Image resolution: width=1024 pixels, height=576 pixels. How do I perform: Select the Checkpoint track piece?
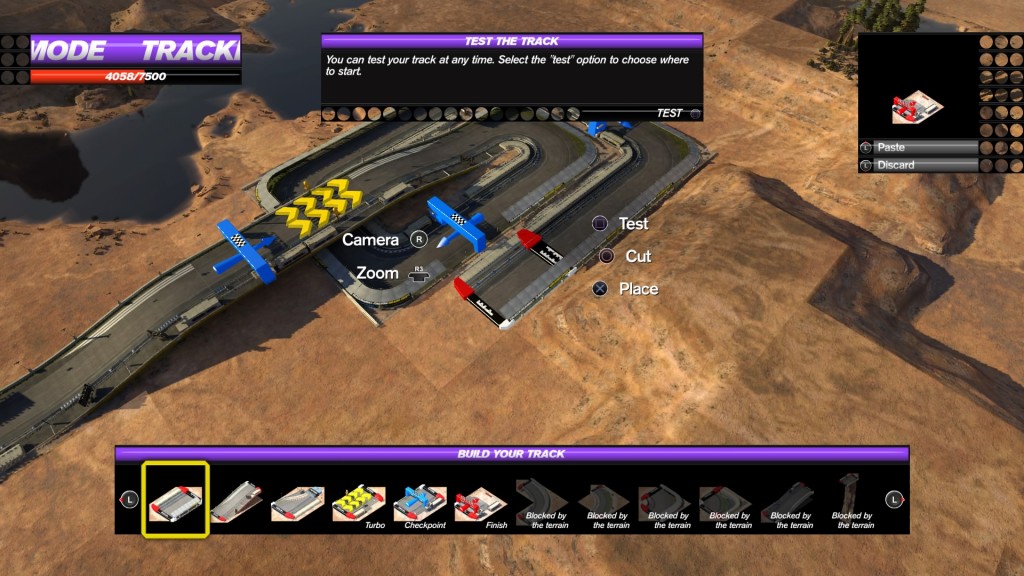pyautogui.click(x=420, y=500)
